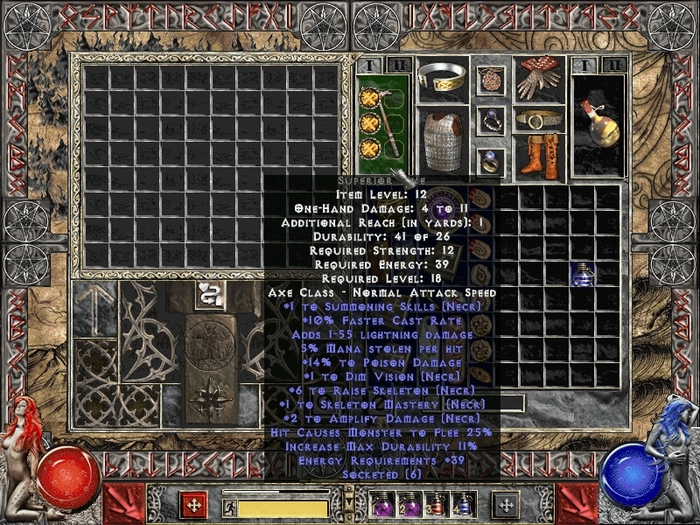The image size is (700, 525).
Task: Pick up the equipped gauntlets
Action: [x=539, y=79]
